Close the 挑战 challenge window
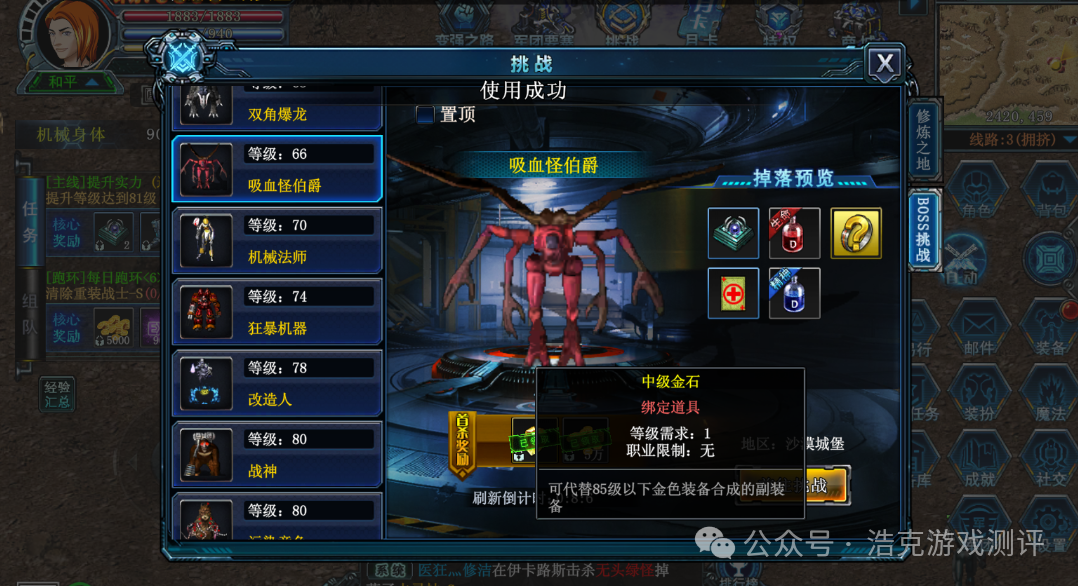The image size is (1078, 586). (884, 65)
